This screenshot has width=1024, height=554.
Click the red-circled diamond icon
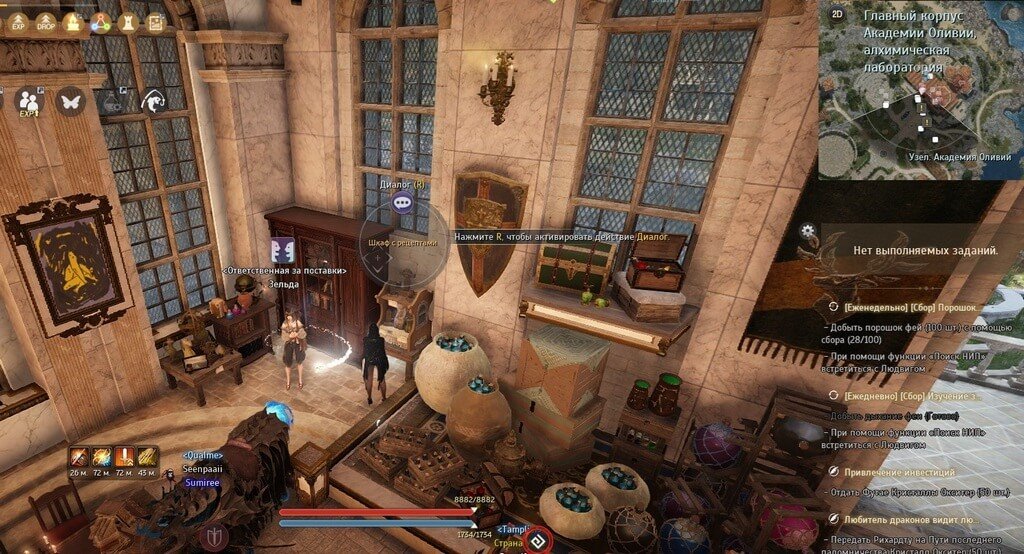(539, 541)
